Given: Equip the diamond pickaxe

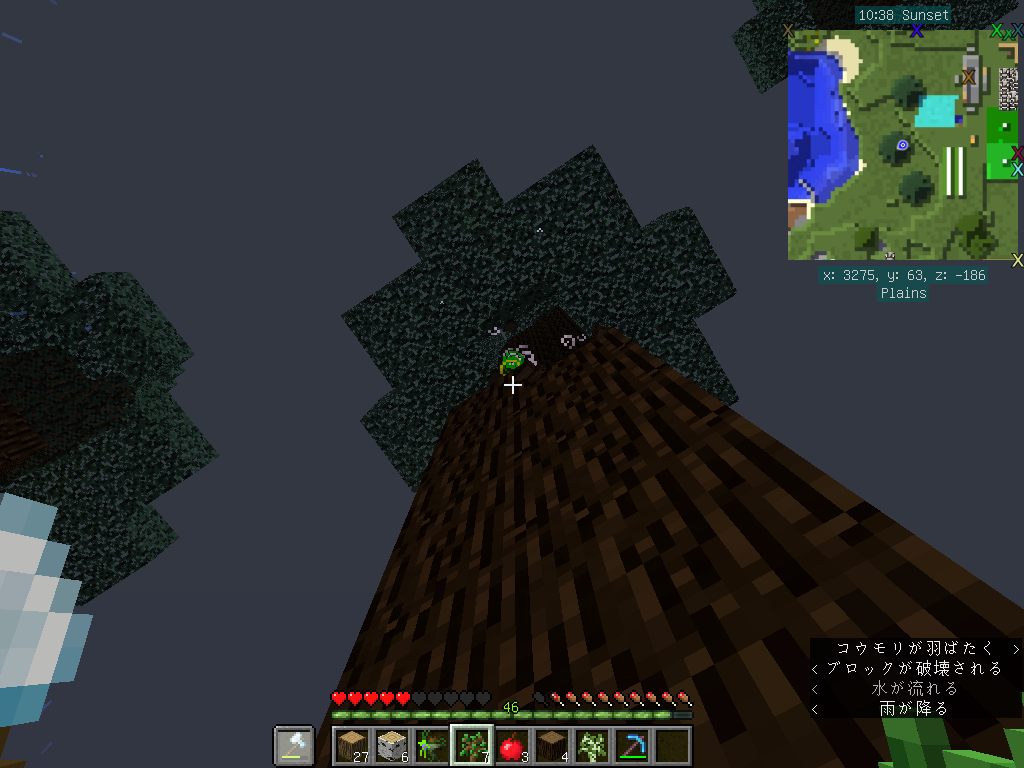Looking at the screenshot, I should (632, 745).
